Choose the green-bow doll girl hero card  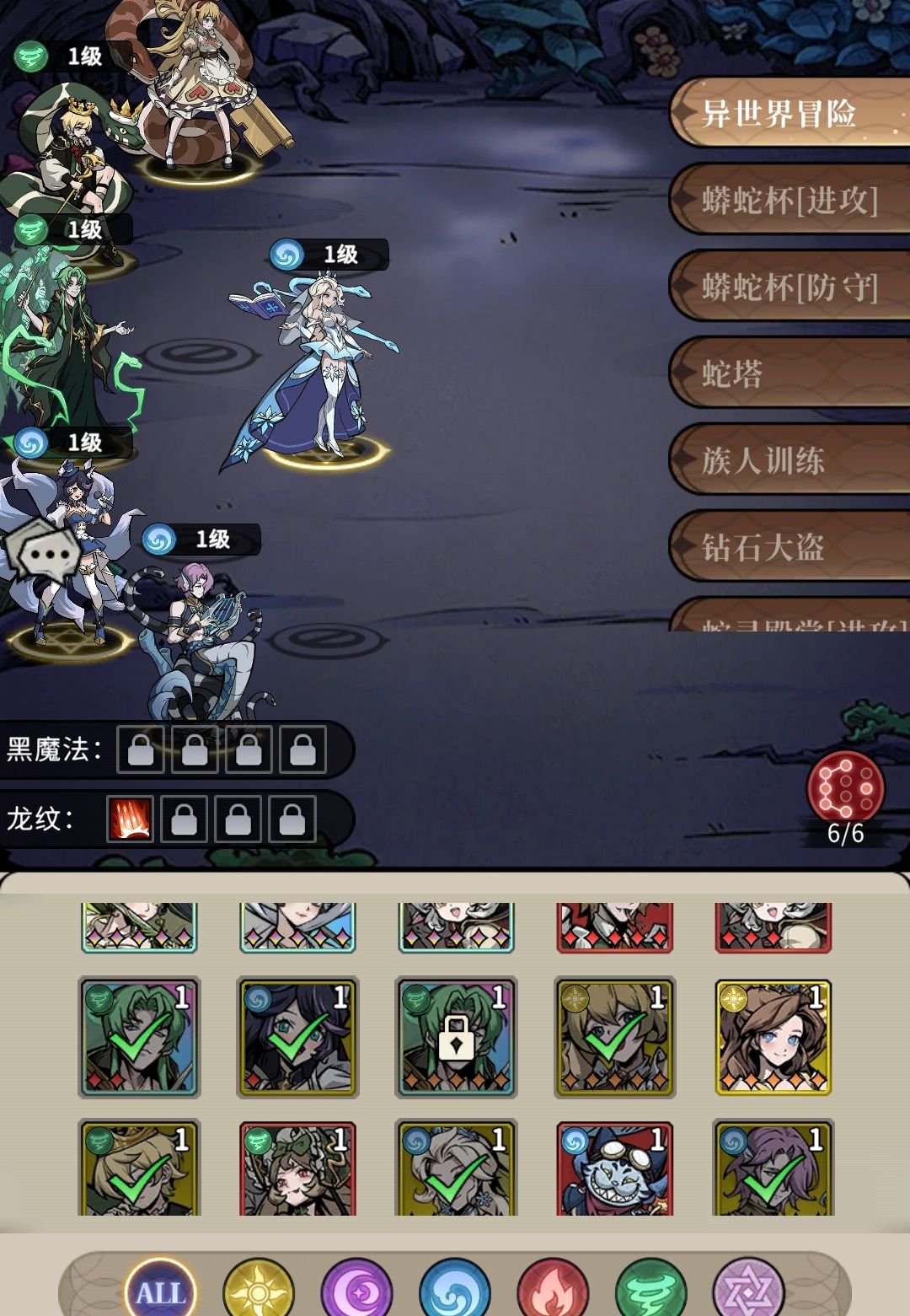click(297, 1170)
